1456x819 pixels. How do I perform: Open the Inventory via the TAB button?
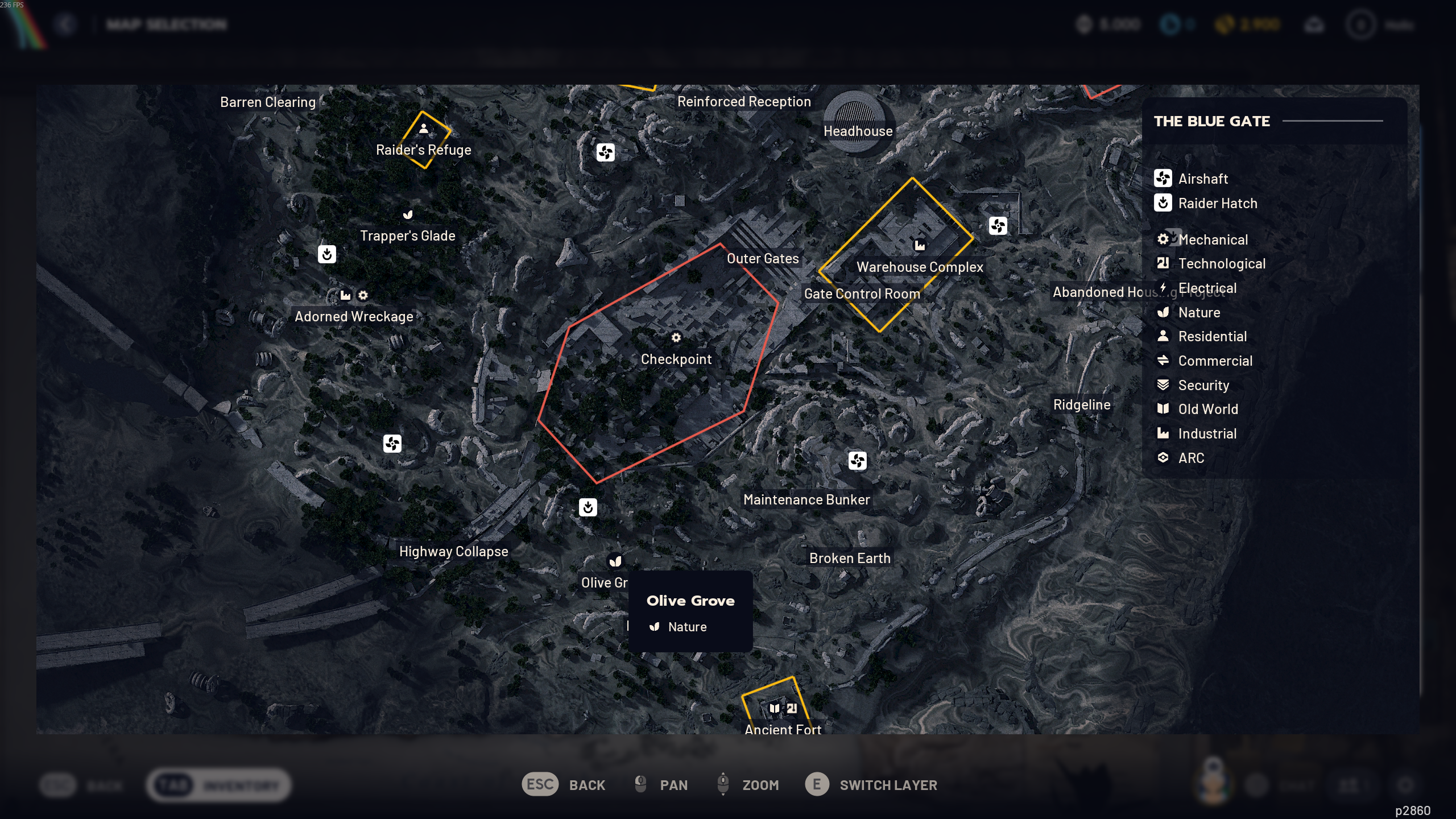[218, 785]
